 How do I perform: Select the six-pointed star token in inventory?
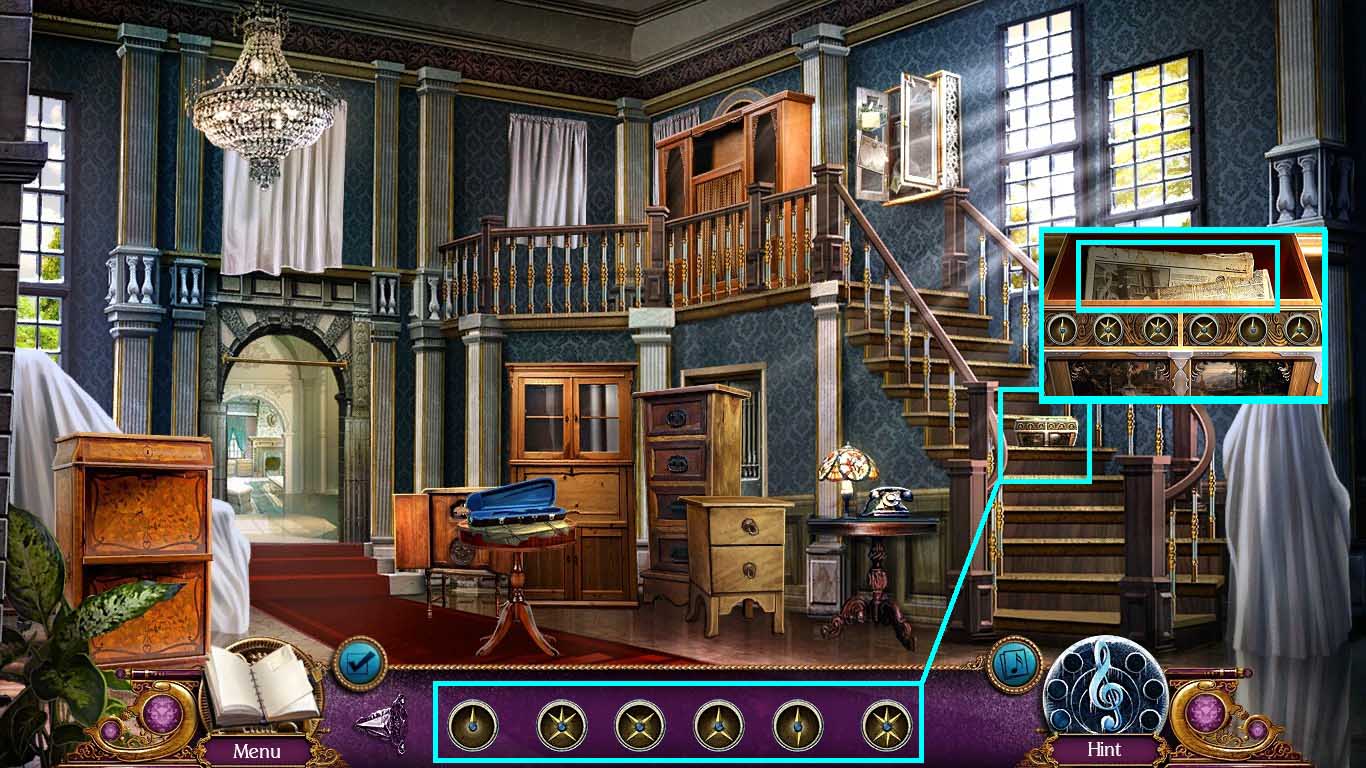[886, 725]
